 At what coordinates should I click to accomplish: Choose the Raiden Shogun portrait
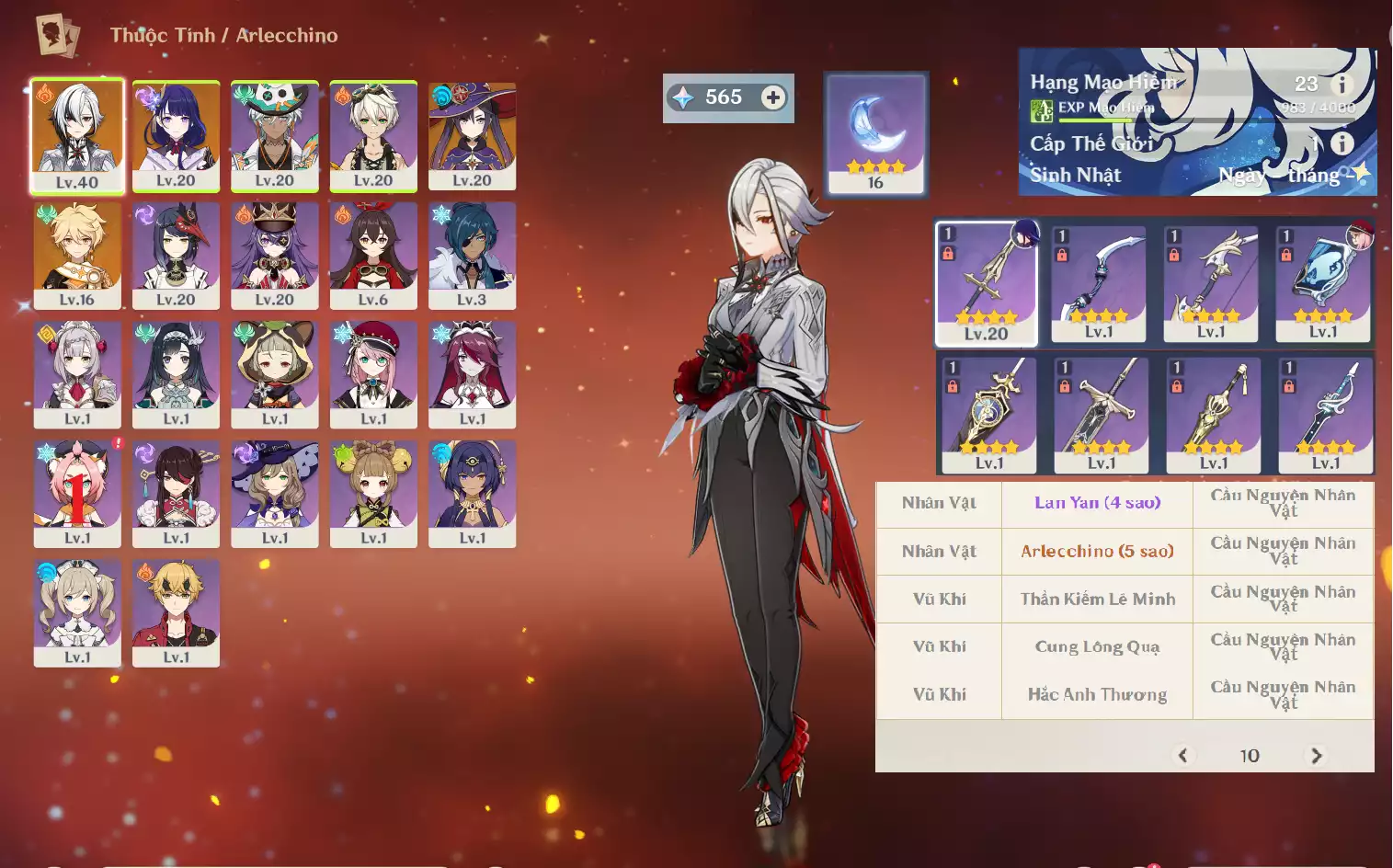tap(176, 135)
